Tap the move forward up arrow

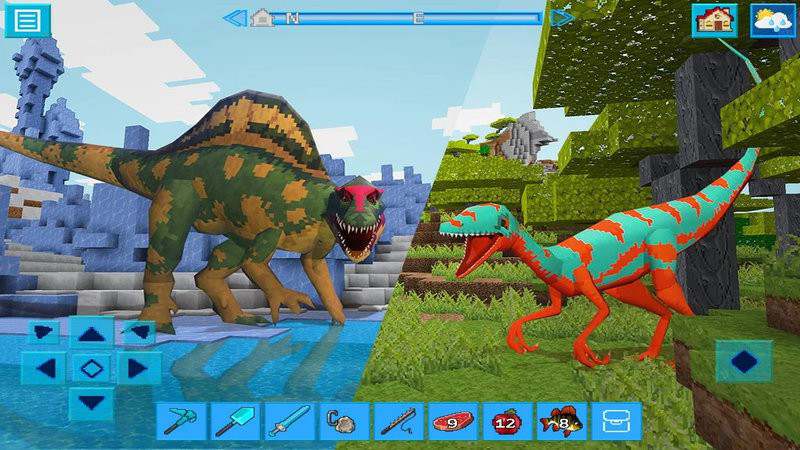point(92,334)
